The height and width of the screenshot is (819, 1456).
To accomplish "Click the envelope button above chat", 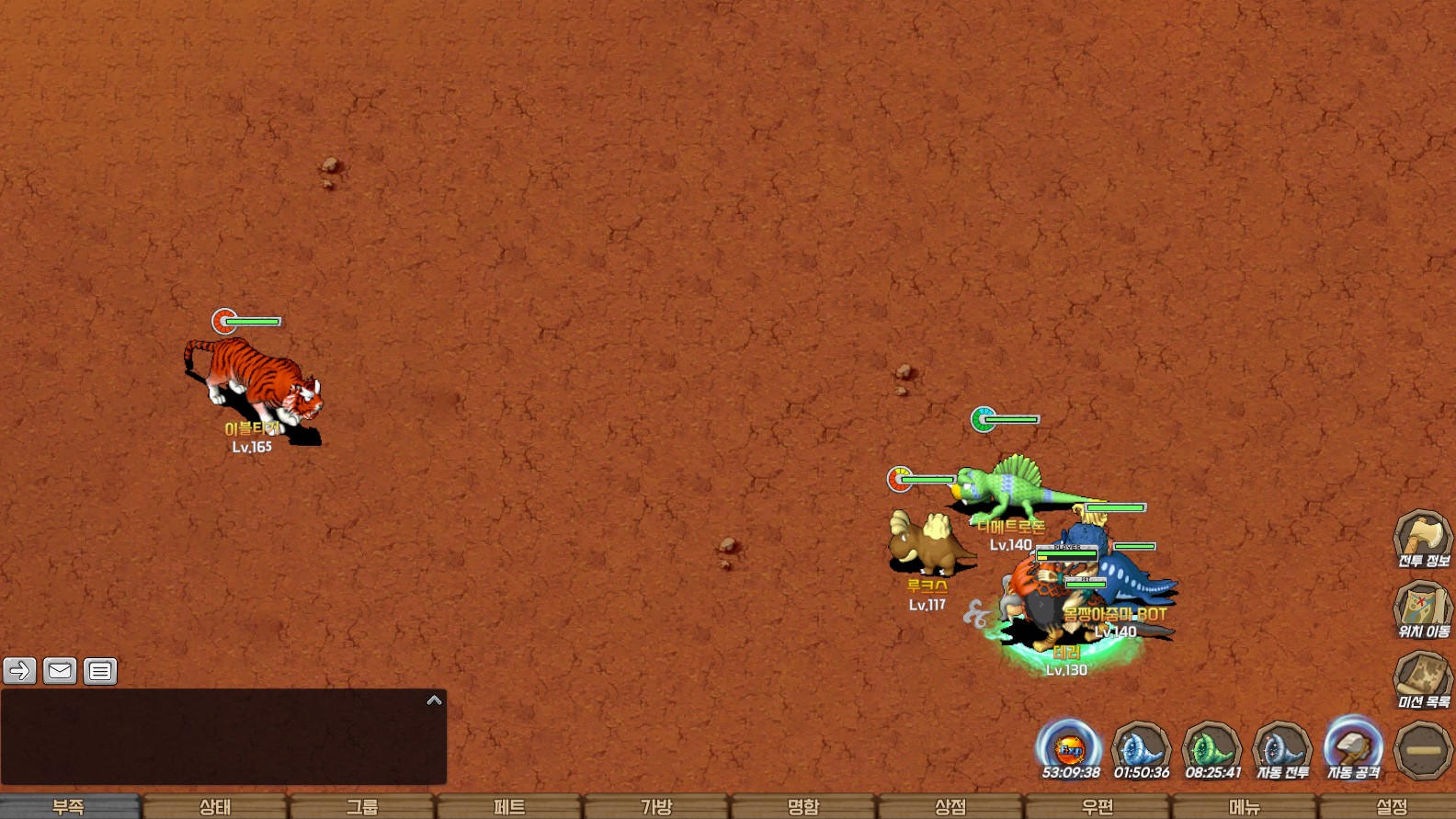I will coord(60,671).
